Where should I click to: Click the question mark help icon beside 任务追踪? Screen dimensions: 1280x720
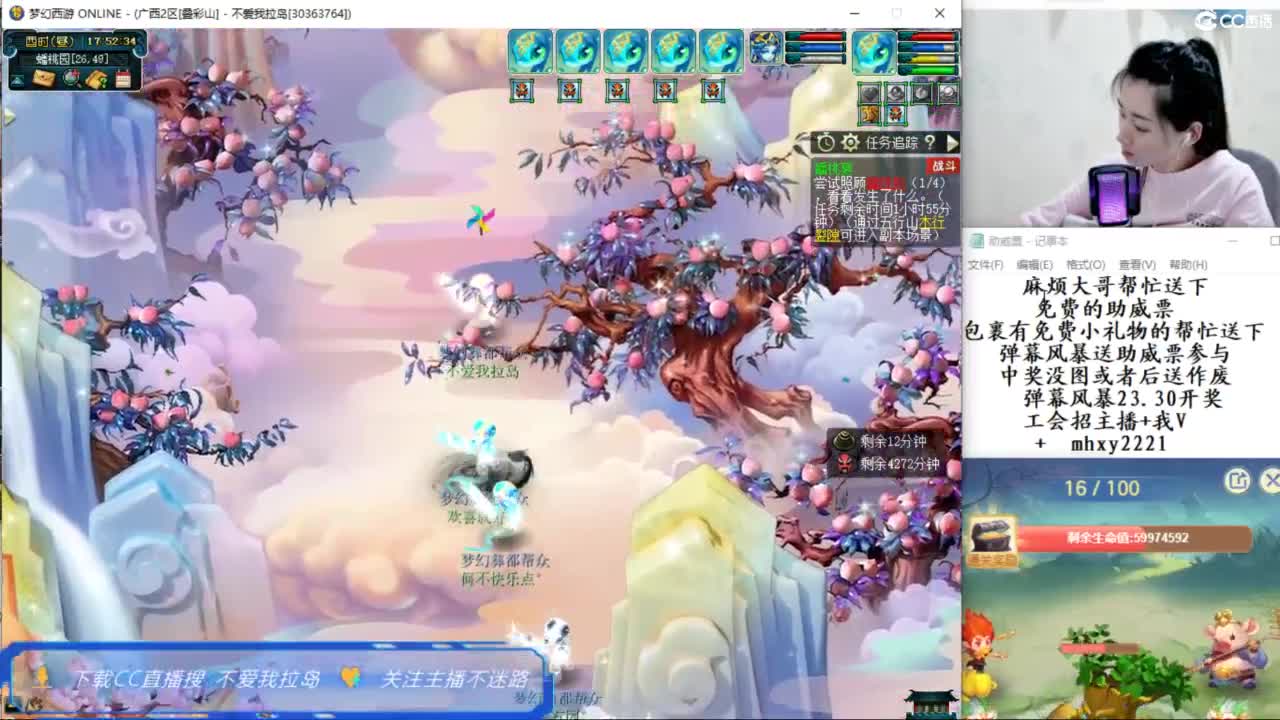coord(930,142)
